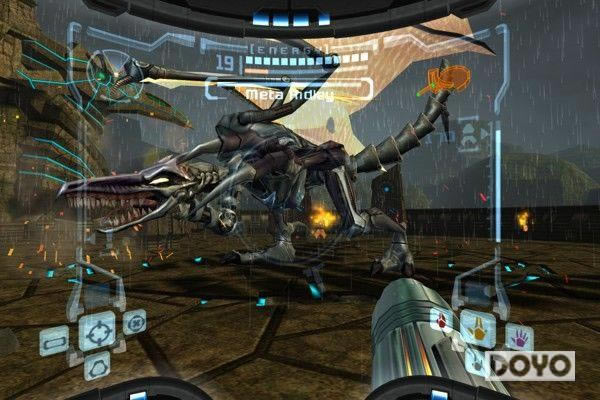This screenshot has width=600, height=400.
Task: Choose the red Plasma Beam icon
Action: pyautogui.click(x=440, y=322)
